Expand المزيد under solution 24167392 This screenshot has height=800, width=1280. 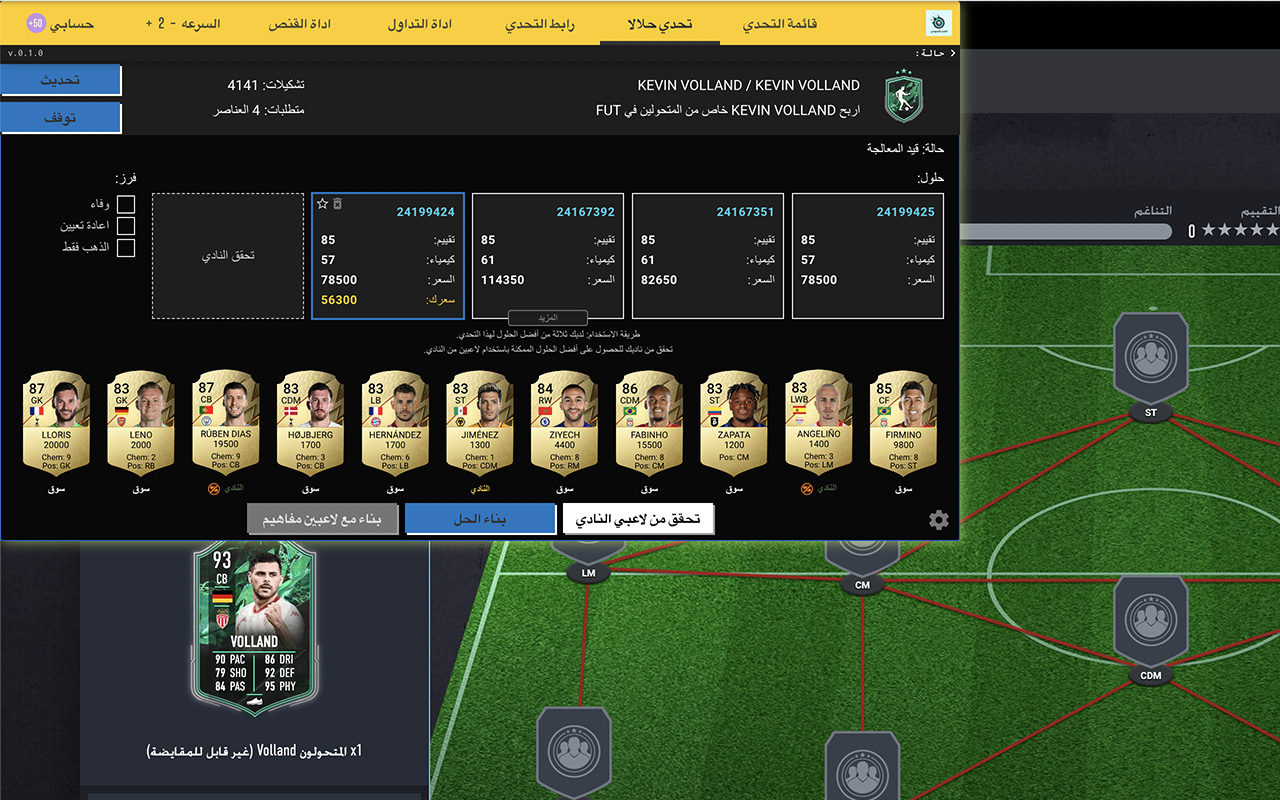pos(547,317)
